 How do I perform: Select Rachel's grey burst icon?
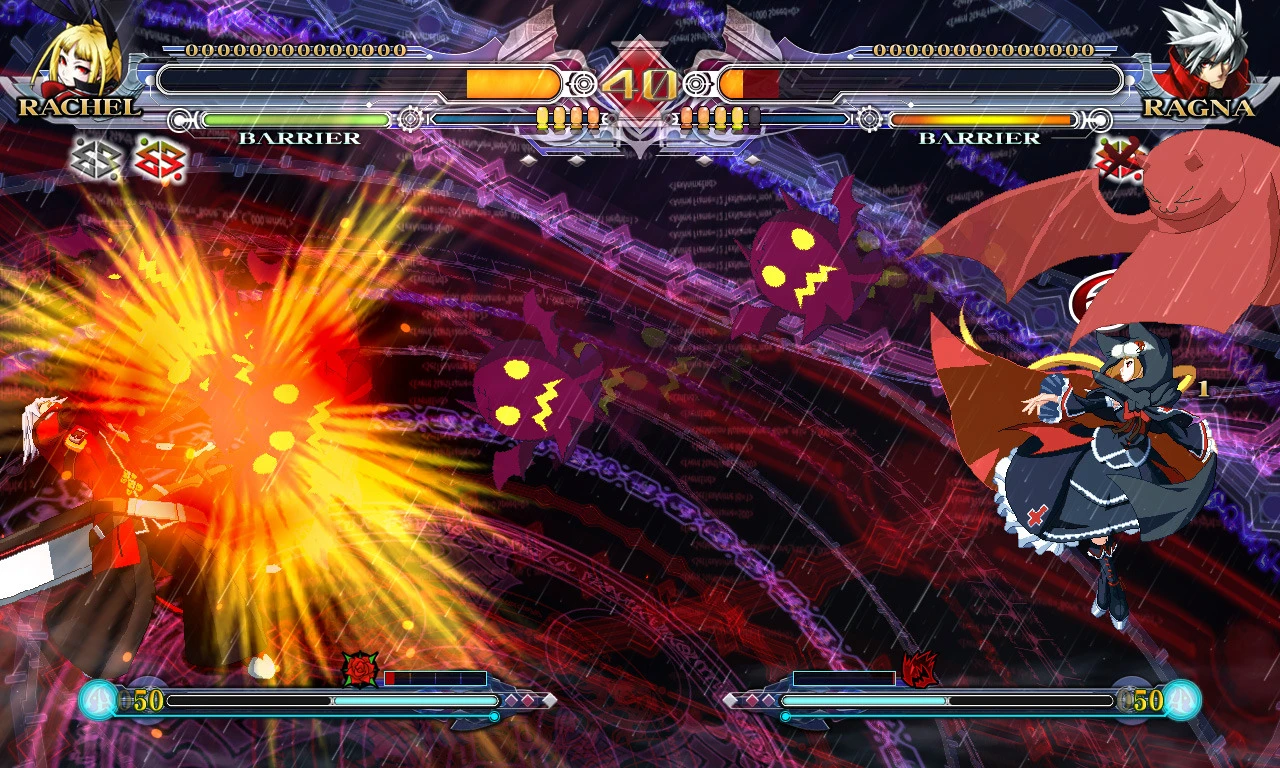pos(96,159)
